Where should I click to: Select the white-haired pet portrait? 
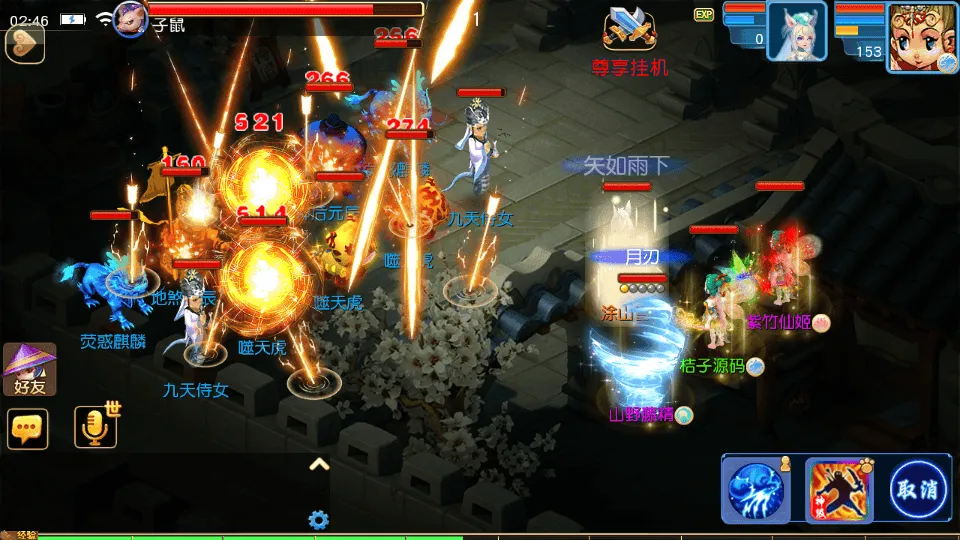pyautogui.click(x=797, y=31)
